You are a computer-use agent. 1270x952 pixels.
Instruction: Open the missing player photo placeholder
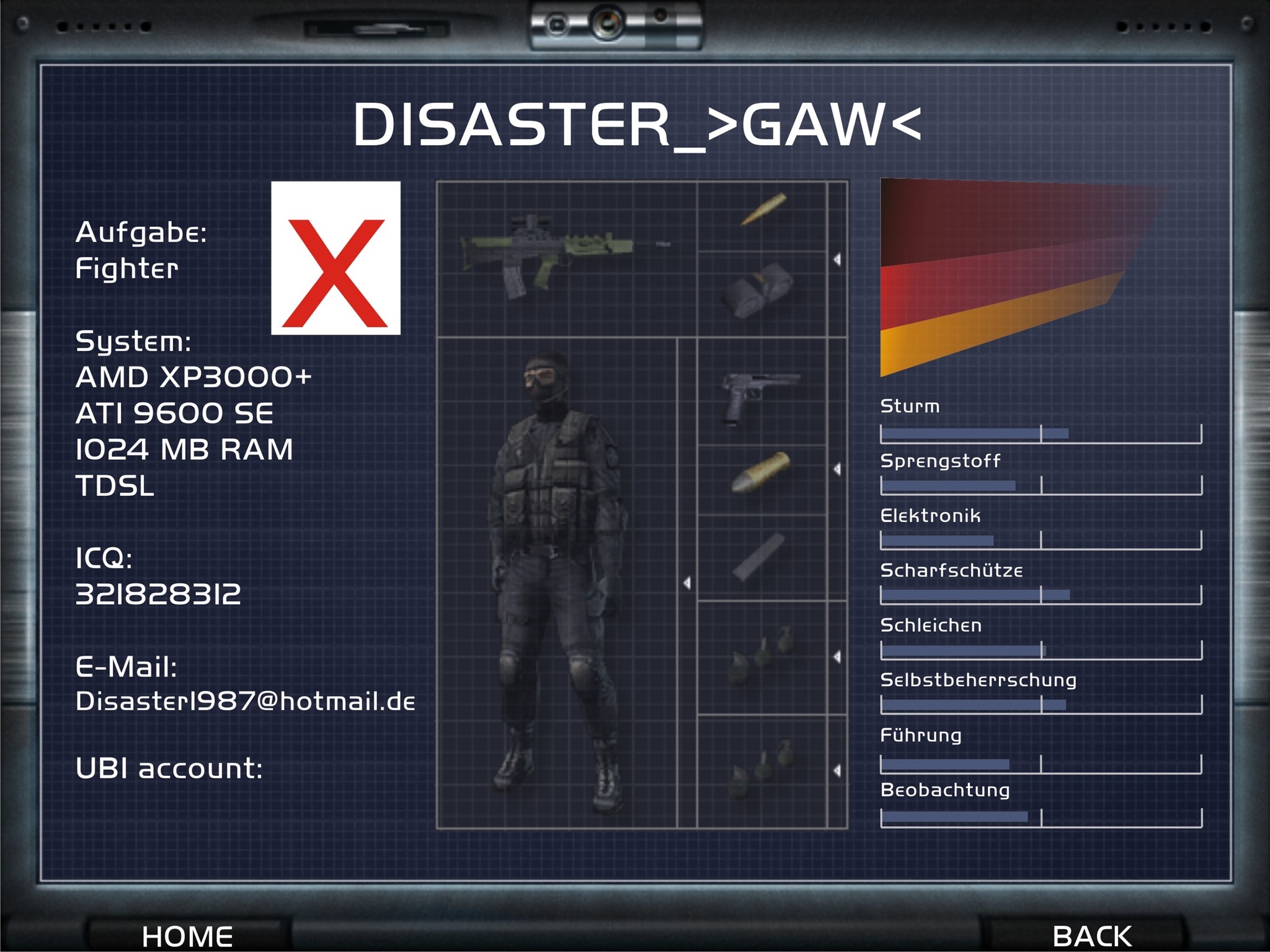coord(335,258)
